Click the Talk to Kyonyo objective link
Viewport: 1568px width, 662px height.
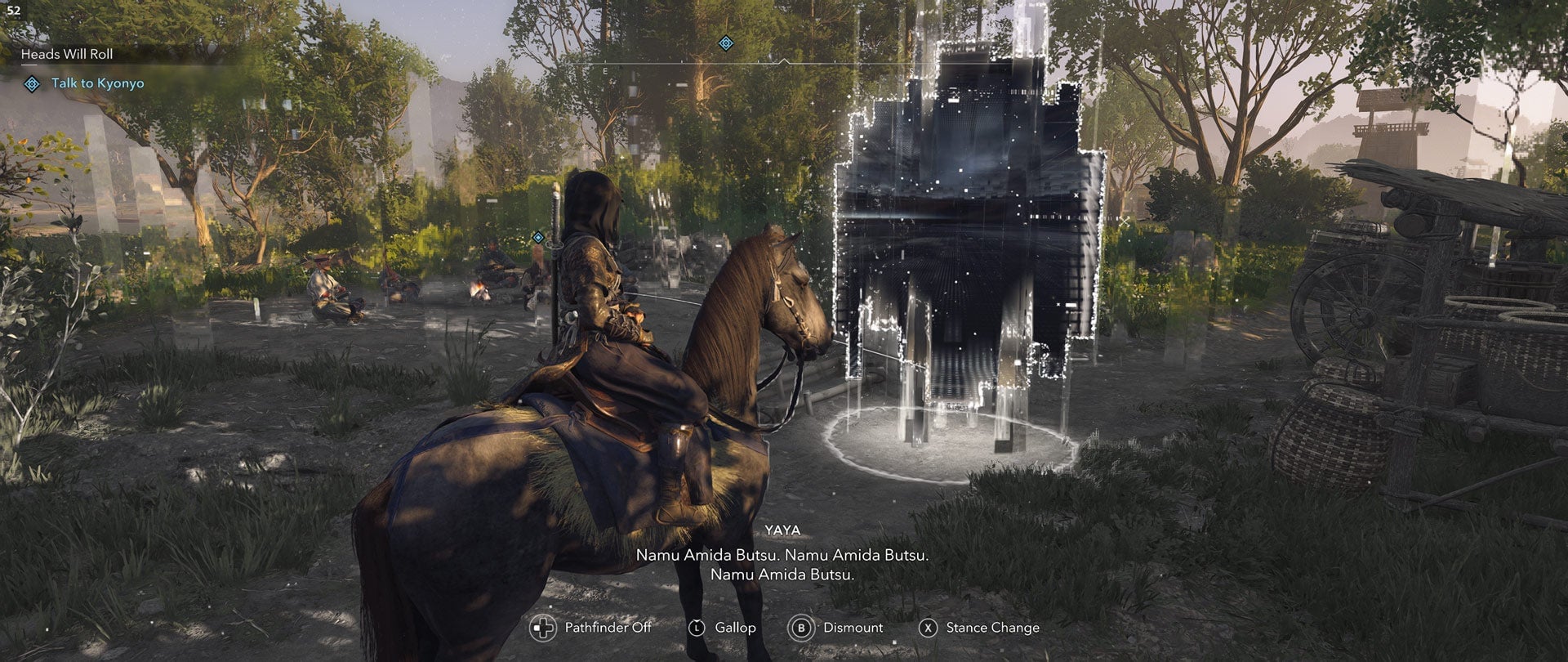pyautogui.click(x=98, y=83)
